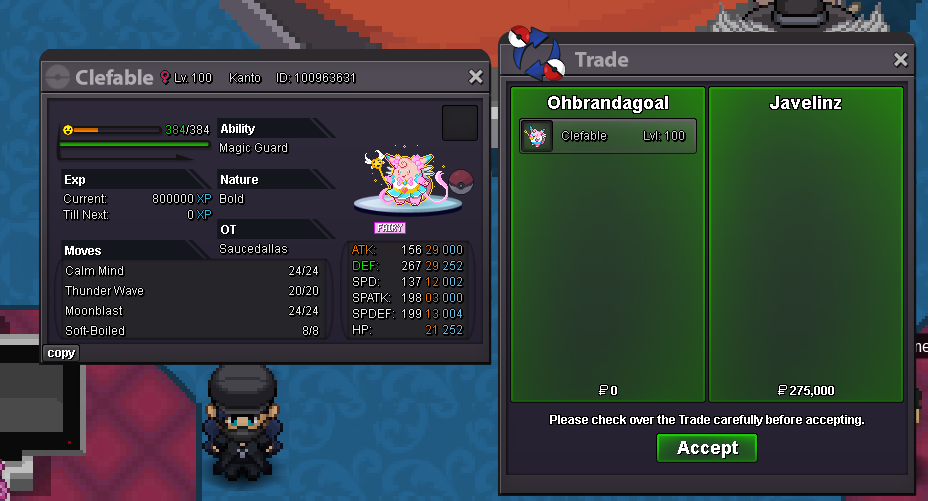928x501 pixels.
Task: Click the empty held item slot
Action: [x=460, y=123]
